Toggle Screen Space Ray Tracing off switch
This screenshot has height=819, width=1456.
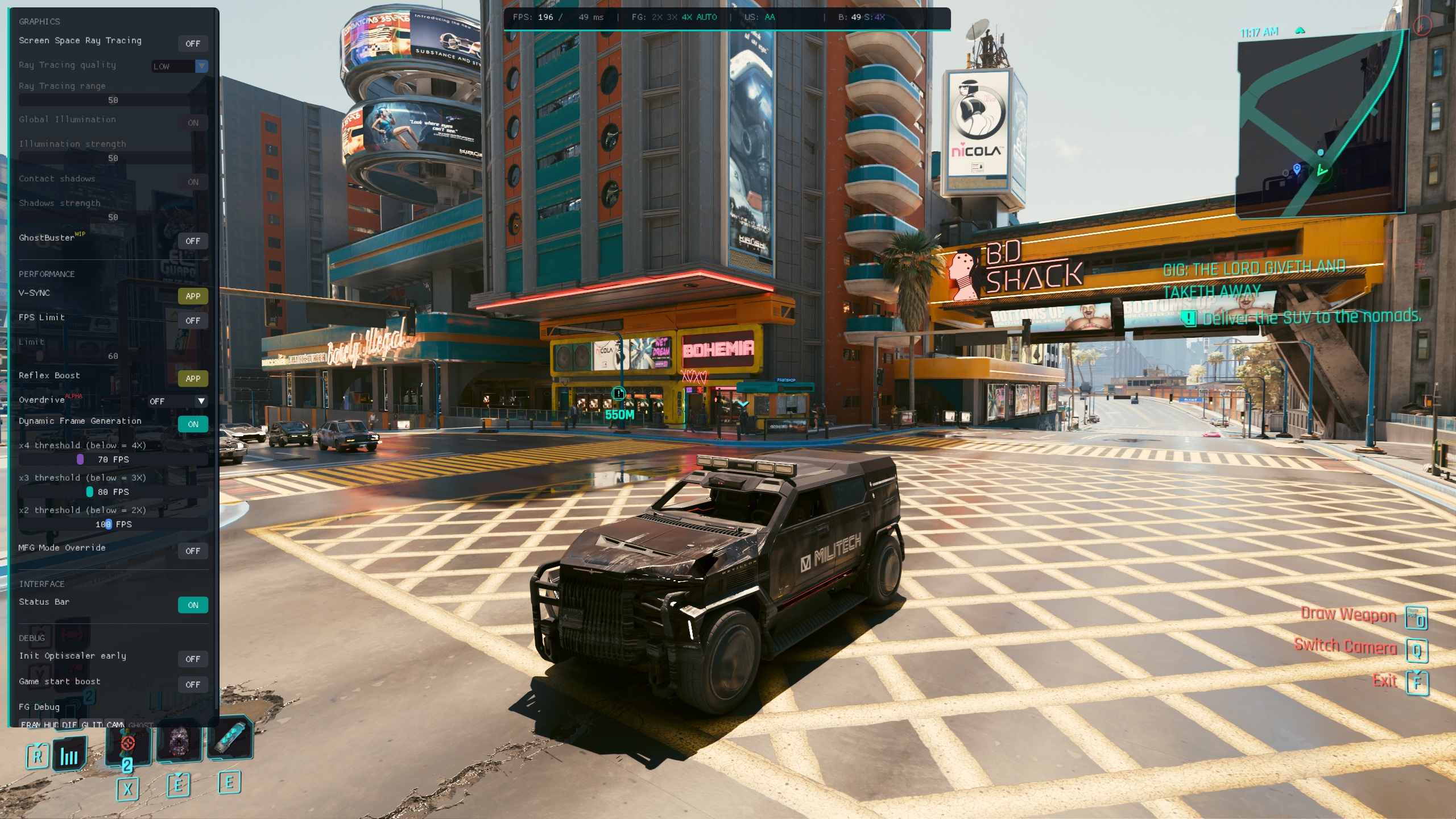(x=193, y=44)
